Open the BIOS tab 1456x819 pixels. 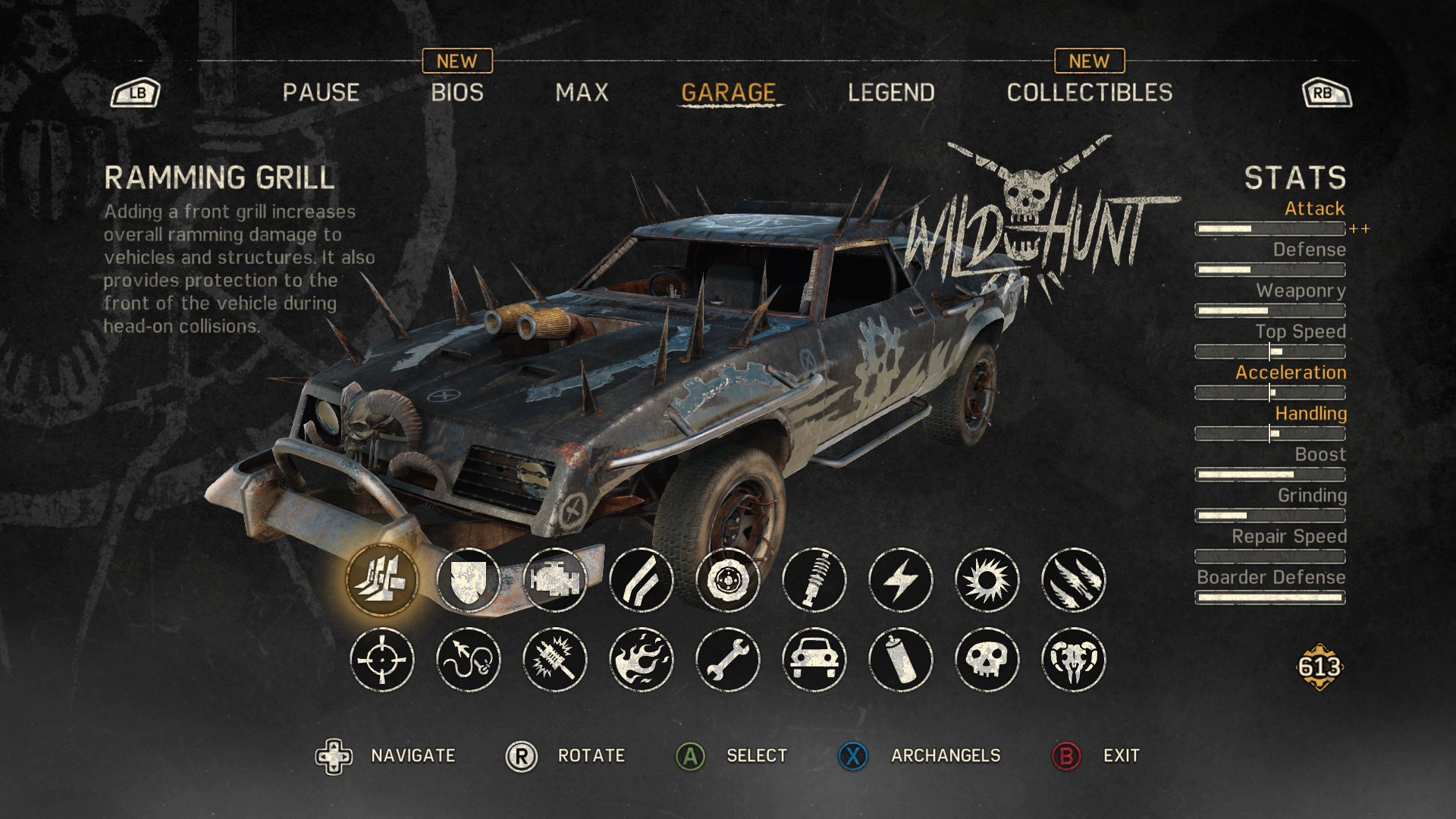pos(457,93)
